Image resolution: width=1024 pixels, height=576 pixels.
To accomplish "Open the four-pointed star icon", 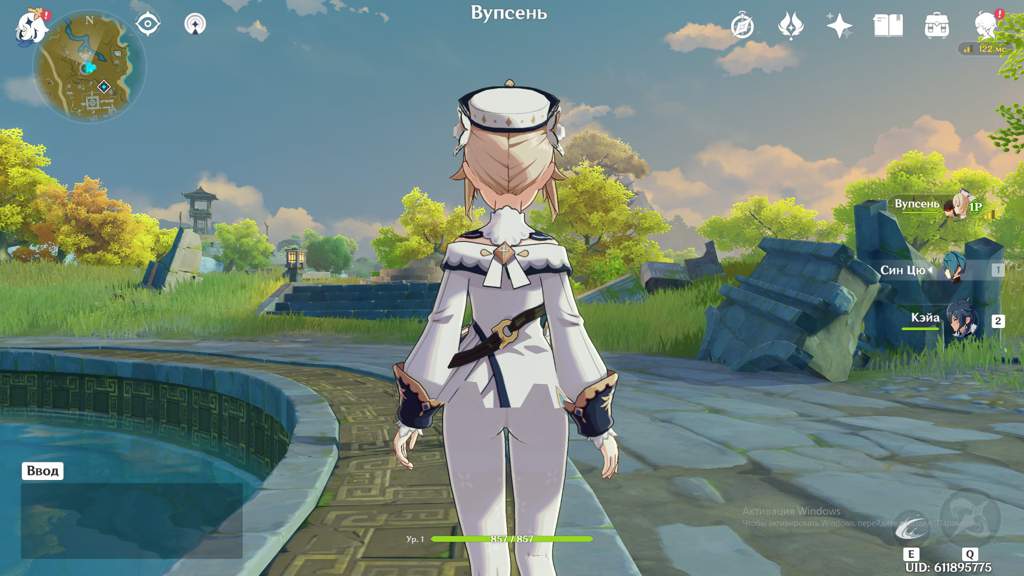I will pyautogui.click(x=839, y=25).
